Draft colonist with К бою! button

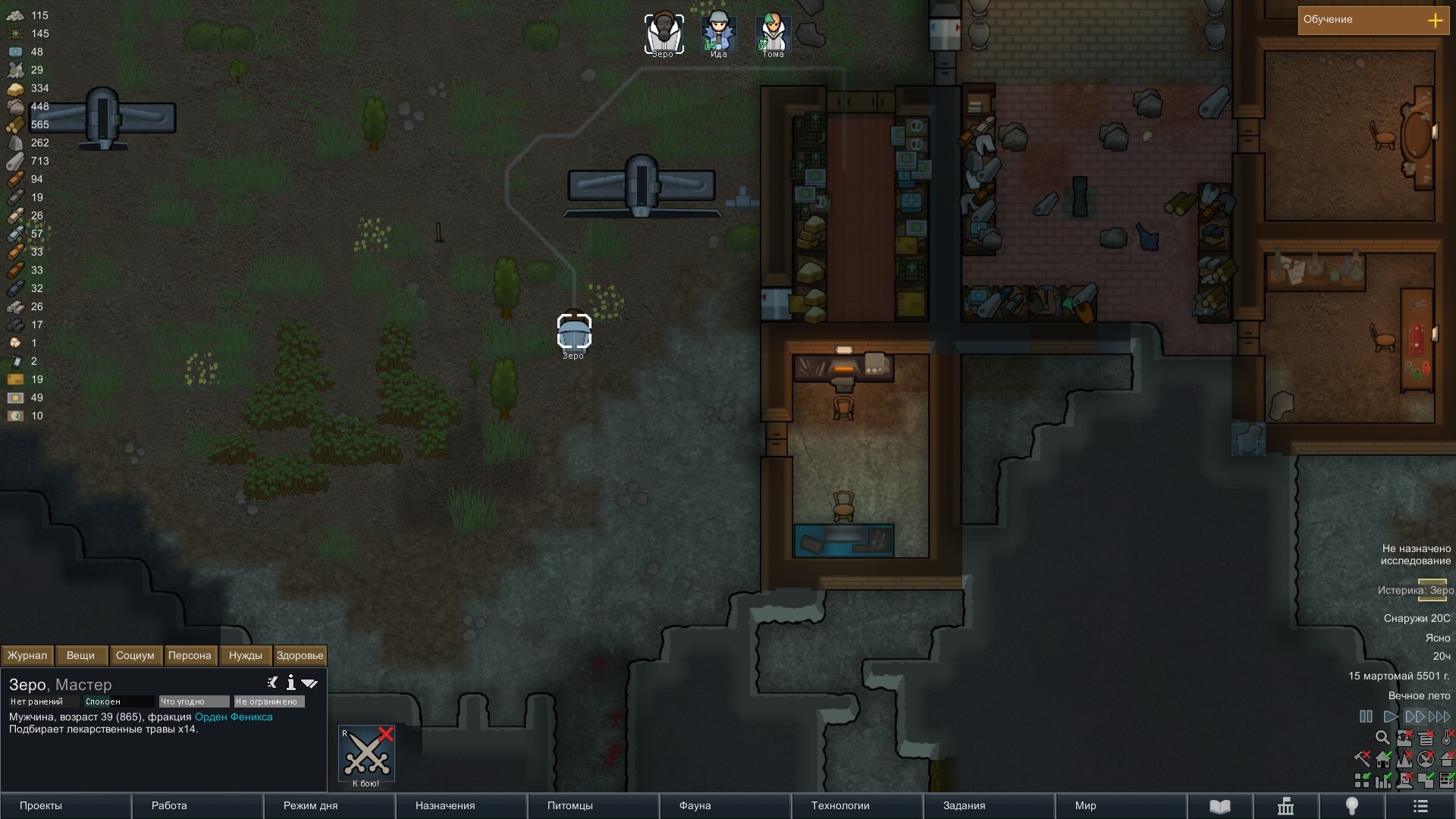point(366,754)
